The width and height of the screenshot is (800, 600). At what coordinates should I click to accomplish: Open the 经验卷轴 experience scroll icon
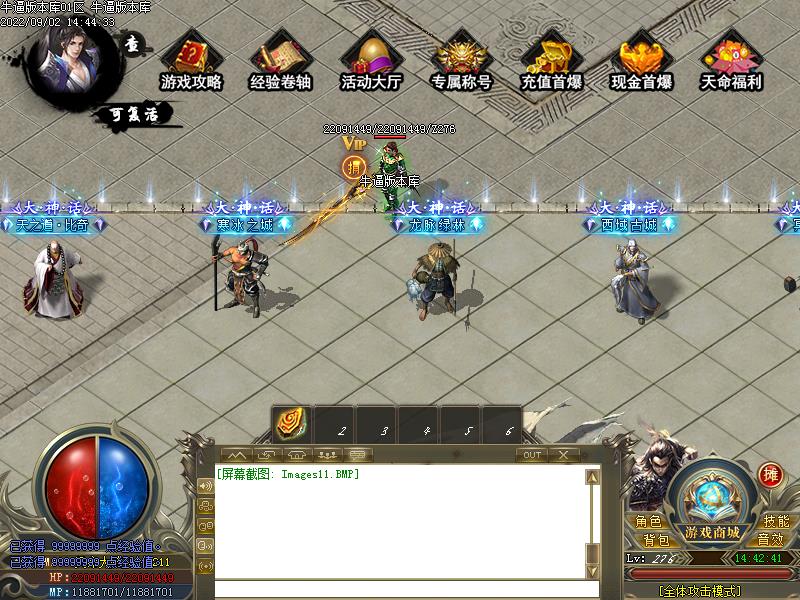coord(281,61)
